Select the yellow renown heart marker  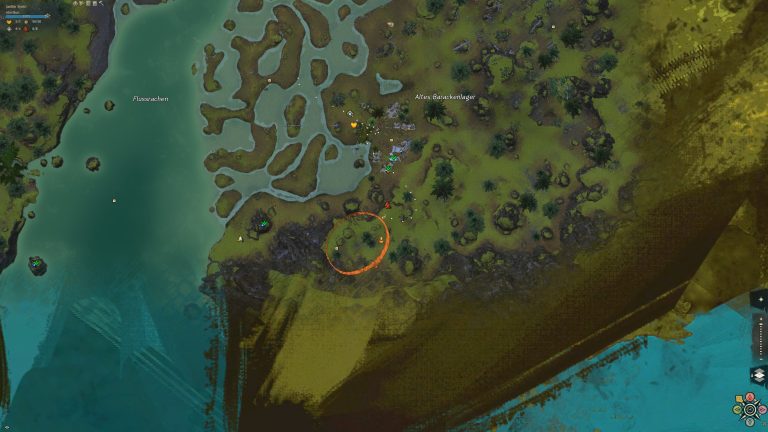353,125
